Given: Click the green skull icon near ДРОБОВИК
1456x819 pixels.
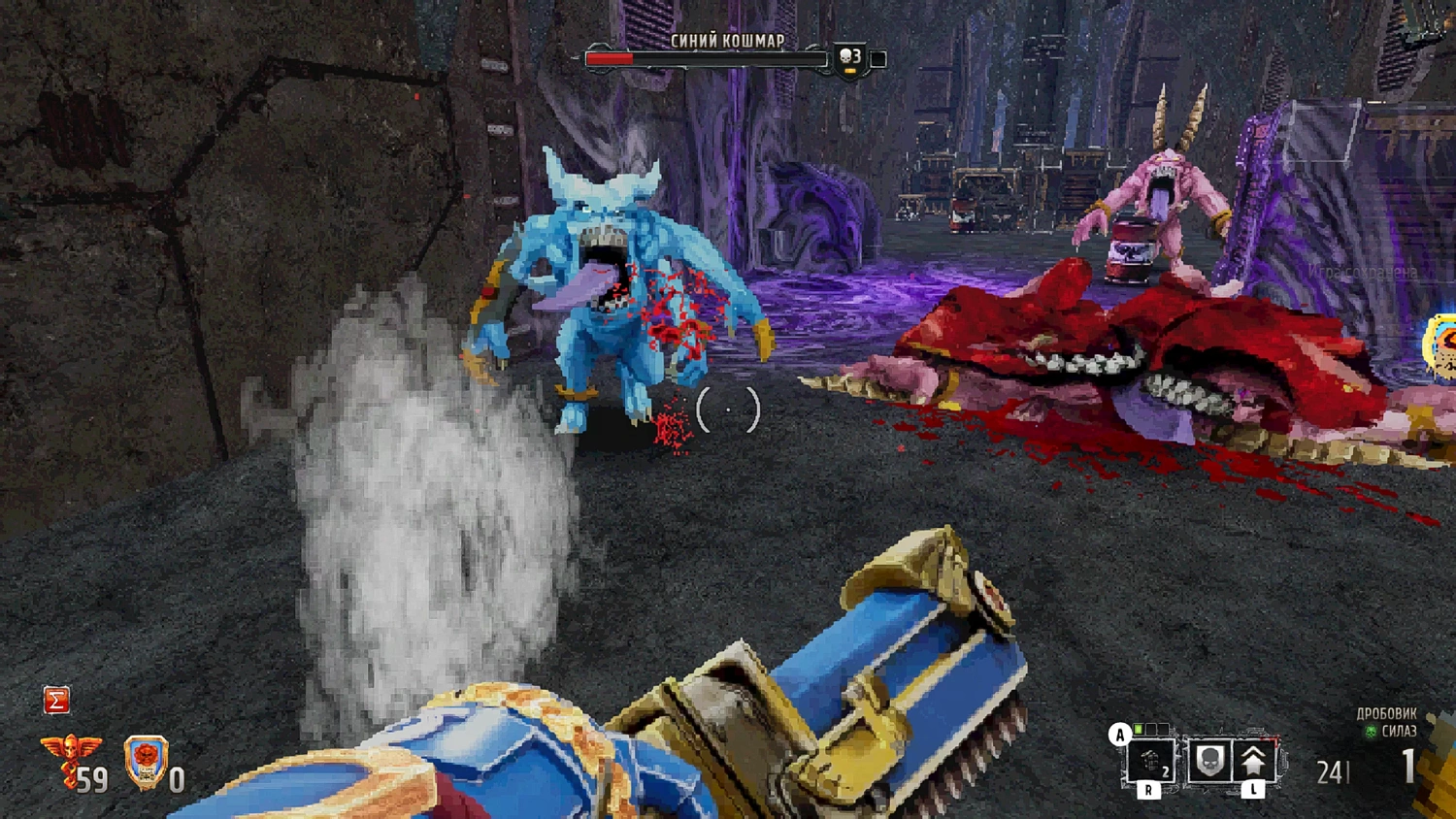Looking at the screenshot, I should [x=1373, y=731].
